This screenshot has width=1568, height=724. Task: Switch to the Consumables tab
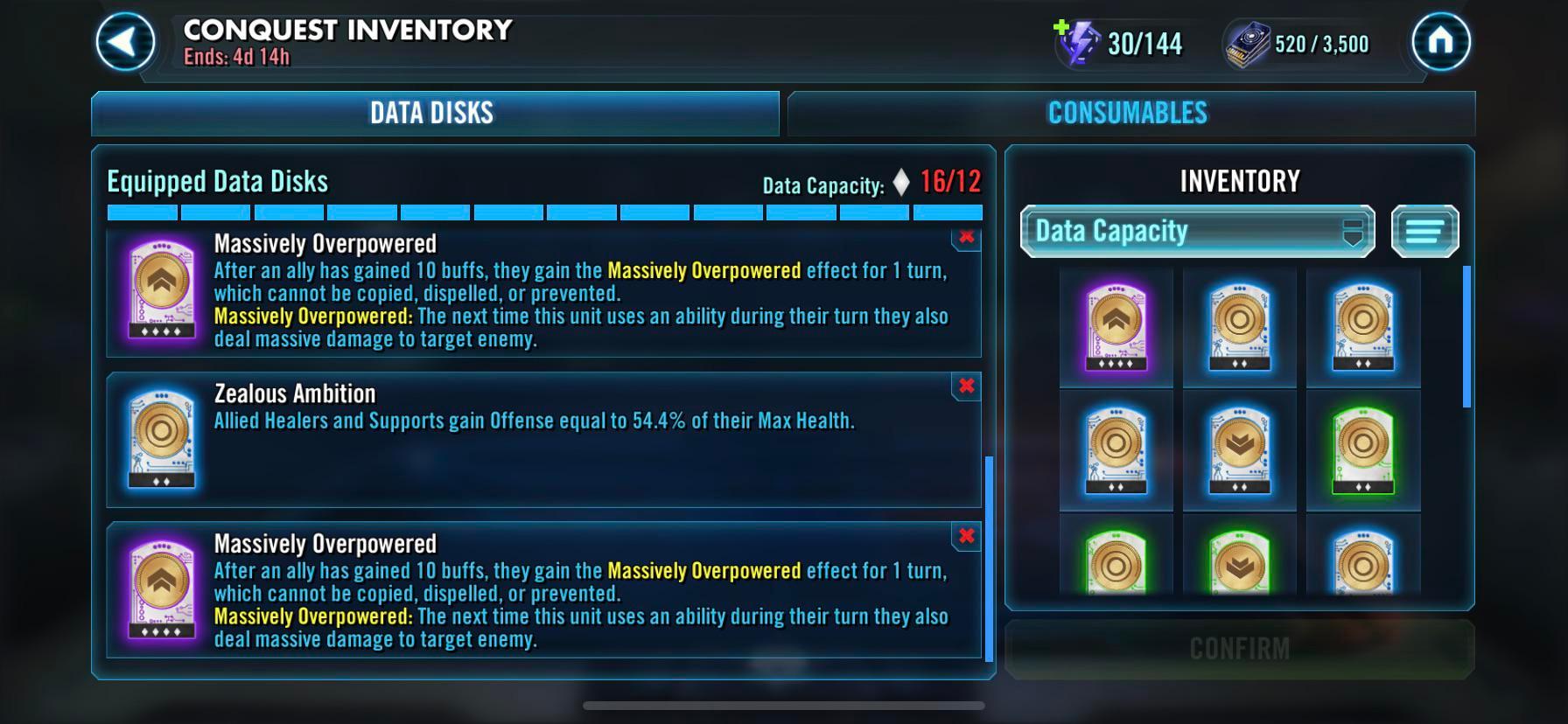point(1128,112)
